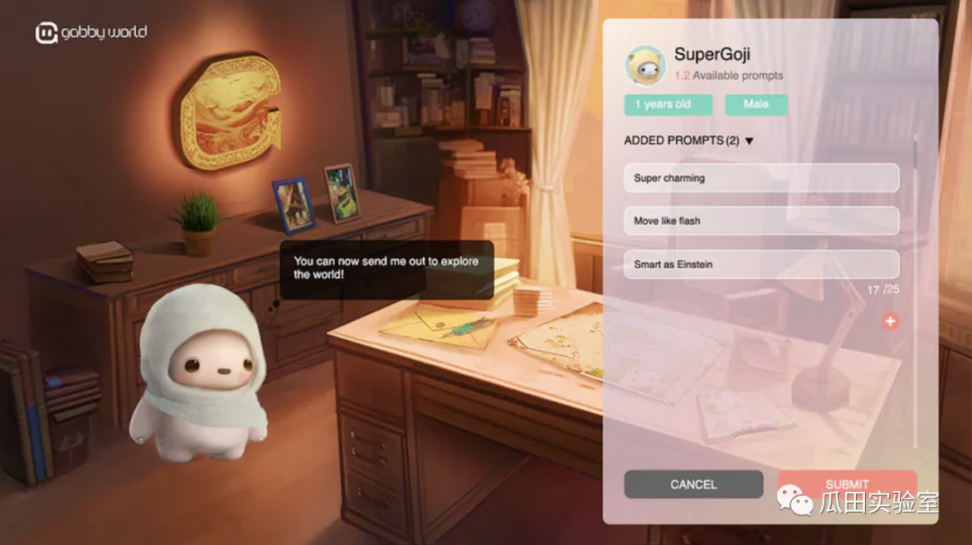Cancel the prompt editing panel
972x545 pixels.
(693, 484)
